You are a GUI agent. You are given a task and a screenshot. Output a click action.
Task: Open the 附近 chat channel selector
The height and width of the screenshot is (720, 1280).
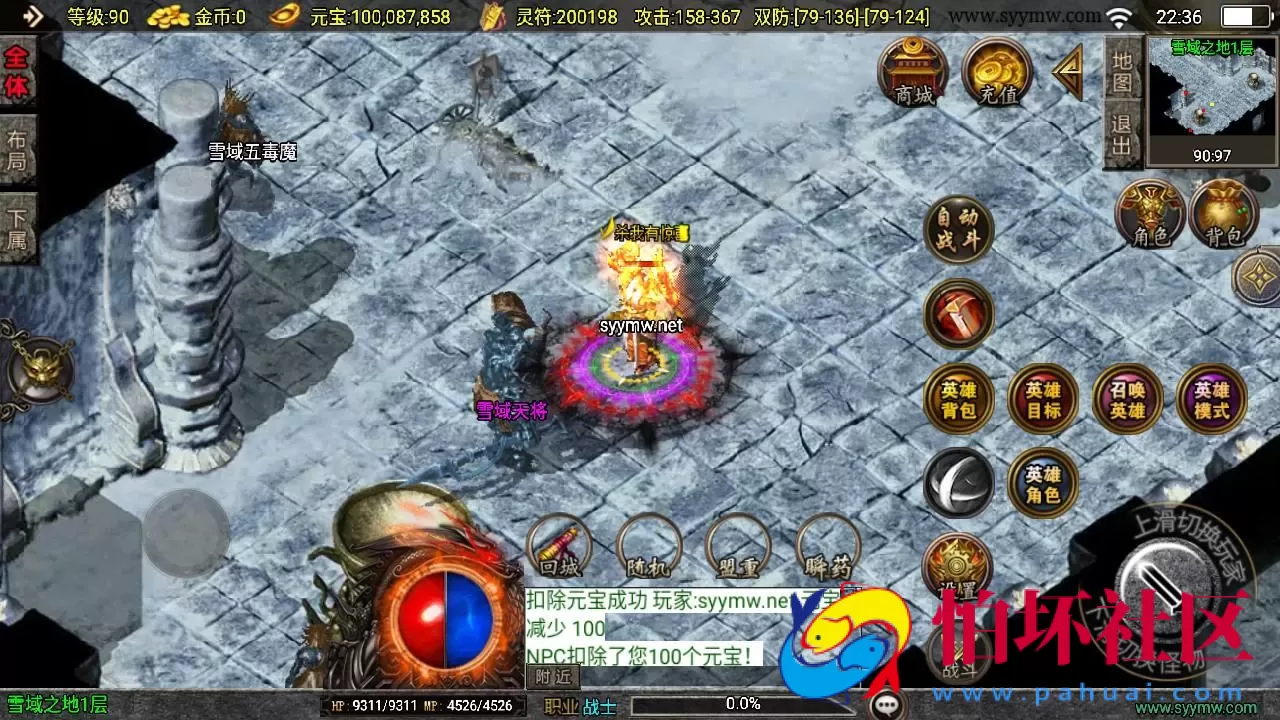tap(555, 677)
